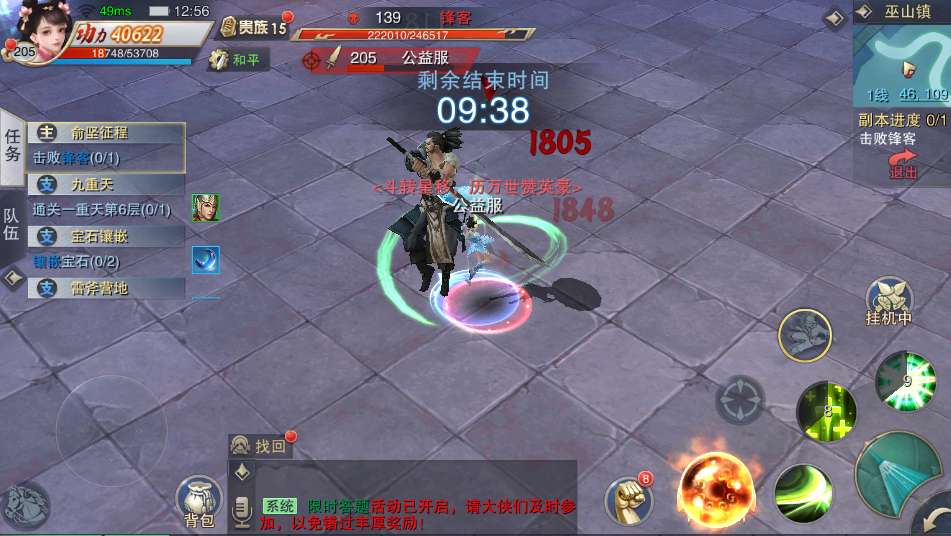Screen dimensions: 951x536
Task: Toggle the 挂机中 auto-battle button
Action: tap(889, 302)
